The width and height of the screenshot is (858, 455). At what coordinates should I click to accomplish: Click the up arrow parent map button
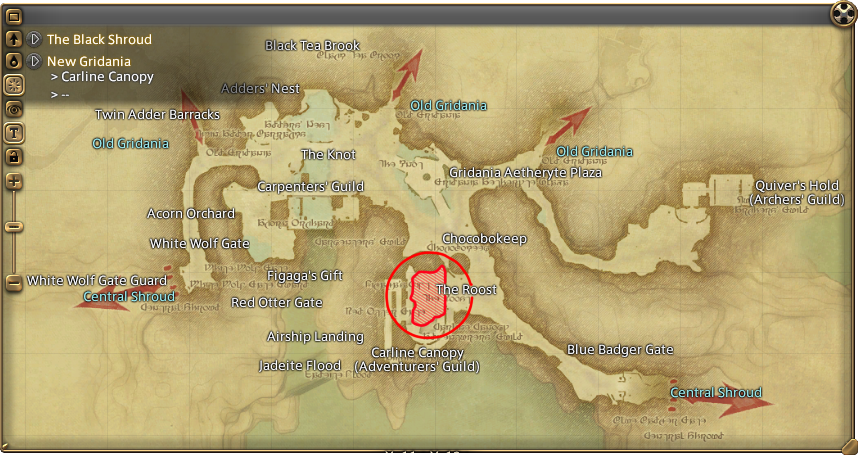tap(14, 39)
